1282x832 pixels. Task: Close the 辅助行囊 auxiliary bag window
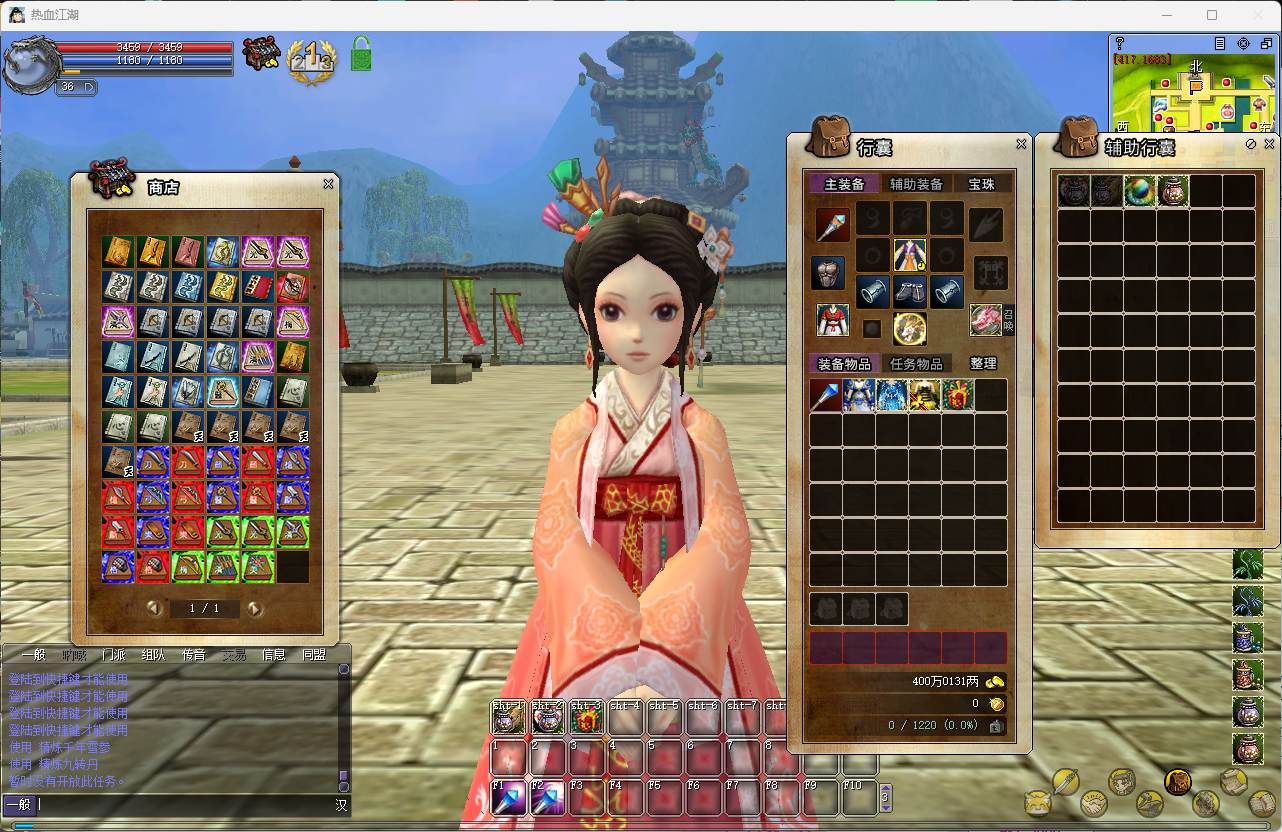tap(1269, 144)
